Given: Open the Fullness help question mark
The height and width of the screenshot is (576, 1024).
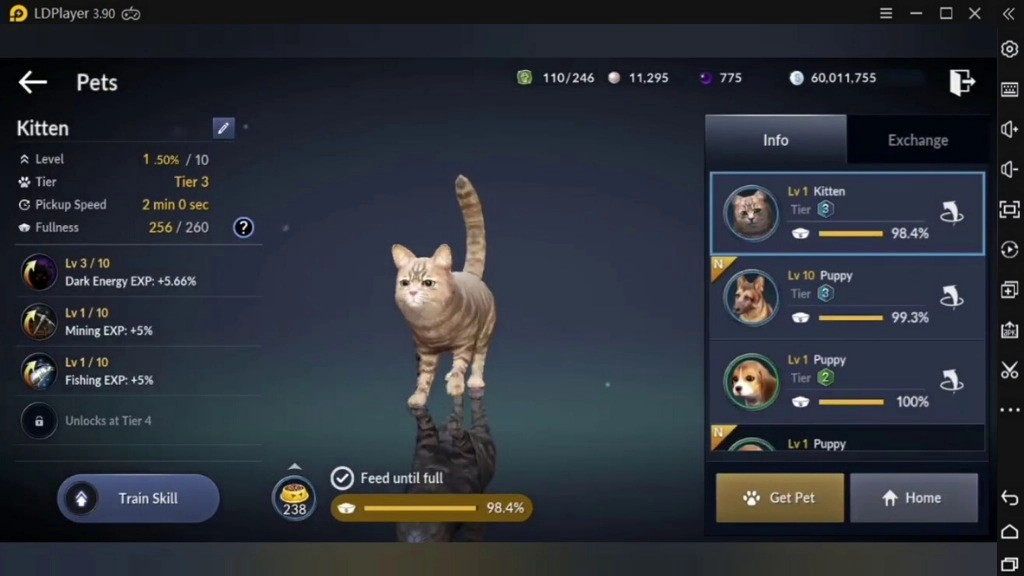Looking at the screenshot, I should 243,227.
